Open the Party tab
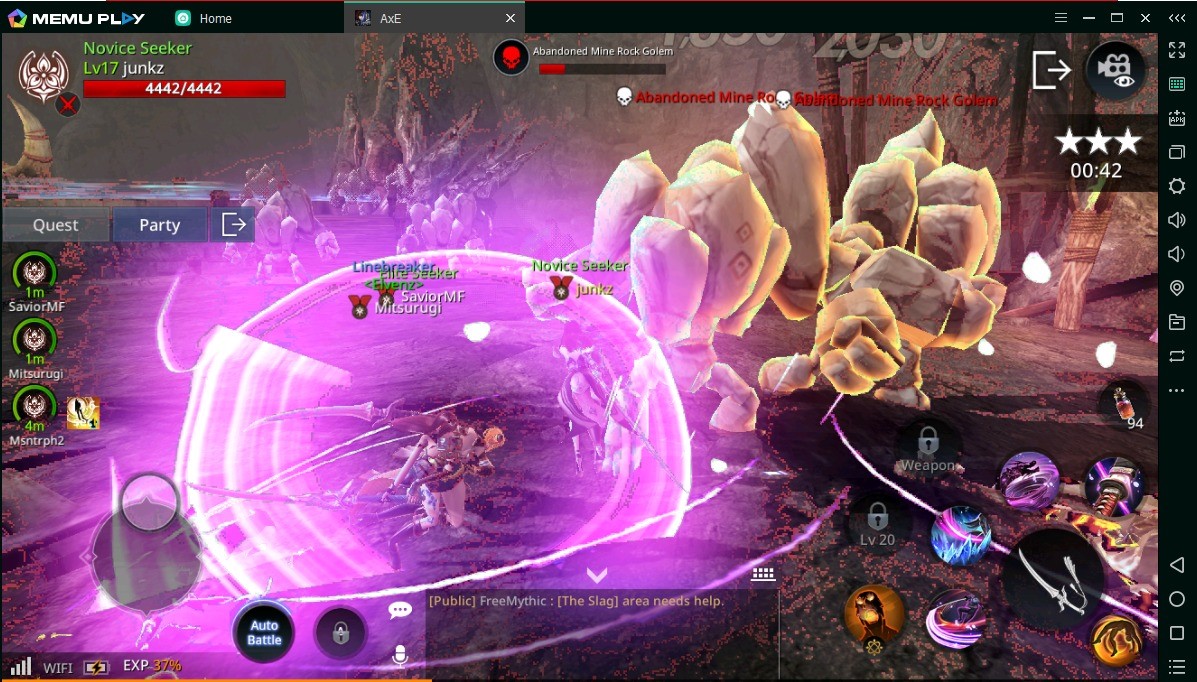This screenshot has height=682, width=1197. click(x=159, y=225)
